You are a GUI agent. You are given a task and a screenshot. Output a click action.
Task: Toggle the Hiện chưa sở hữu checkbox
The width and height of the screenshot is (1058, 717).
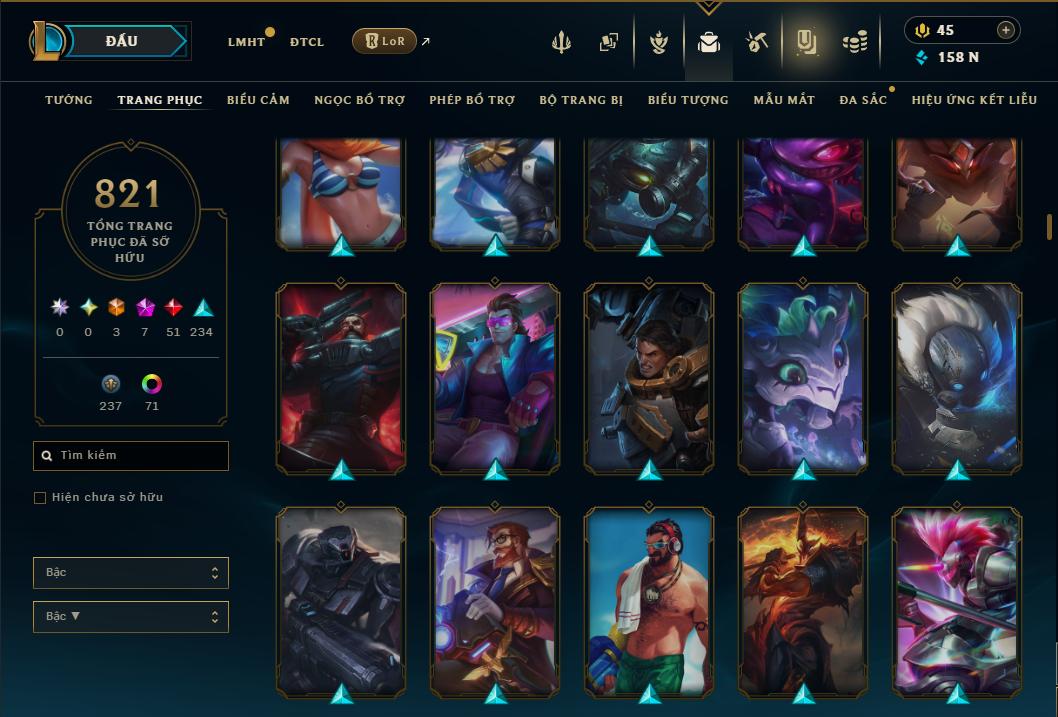[40, 498]
